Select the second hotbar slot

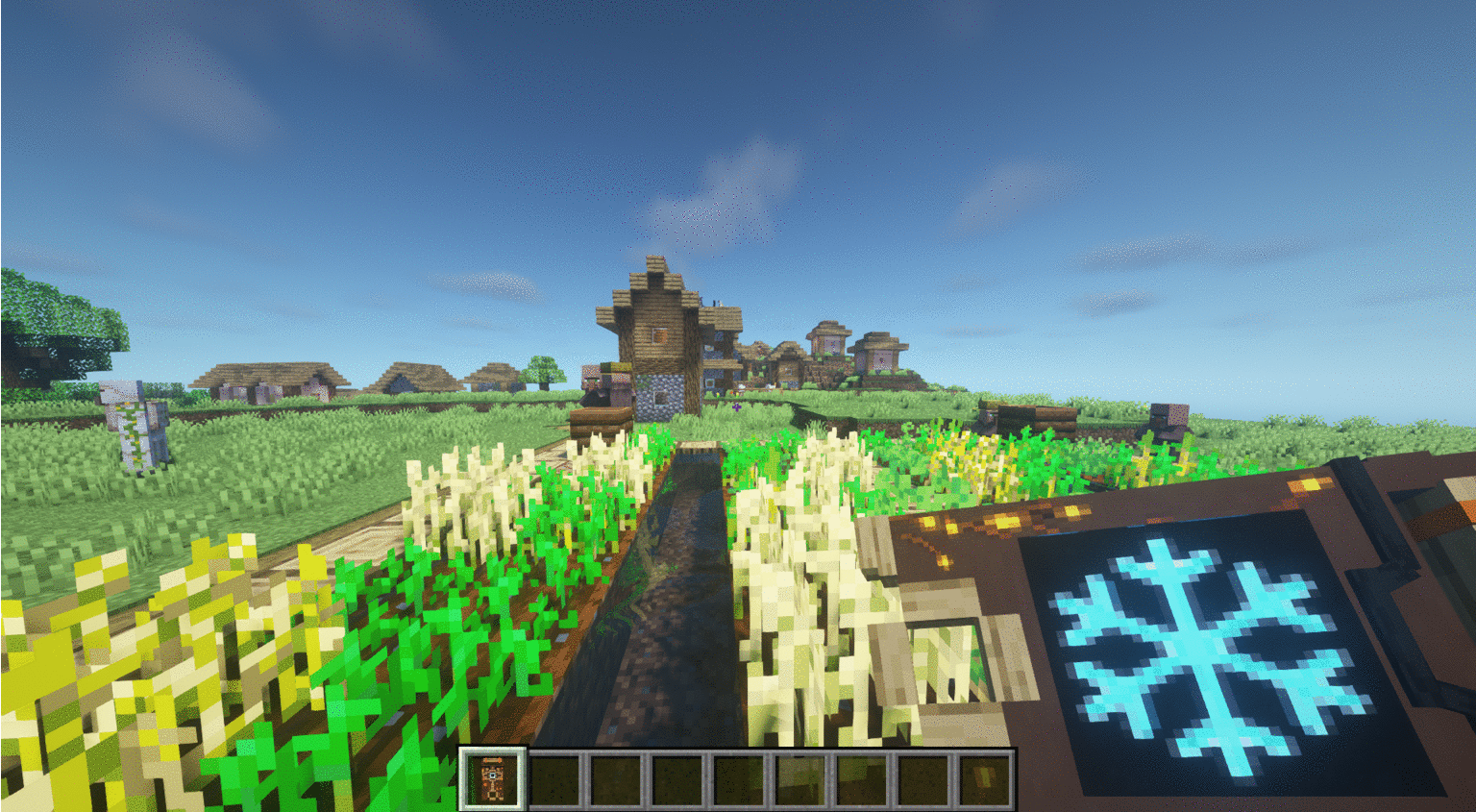point(556,778)
